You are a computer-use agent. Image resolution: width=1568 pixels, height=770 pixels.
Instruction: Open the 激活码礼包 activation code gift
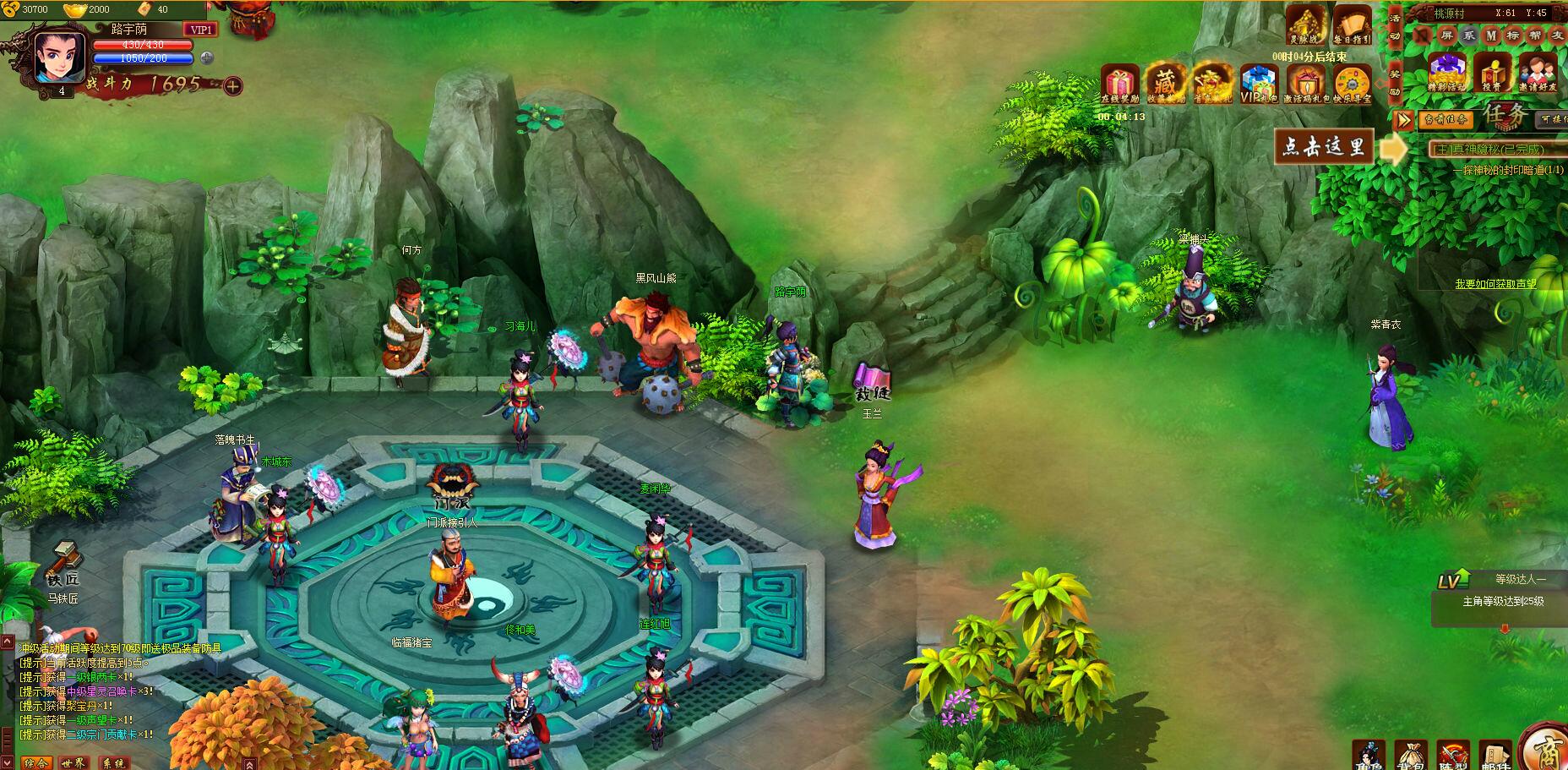tap(1305, 84)
